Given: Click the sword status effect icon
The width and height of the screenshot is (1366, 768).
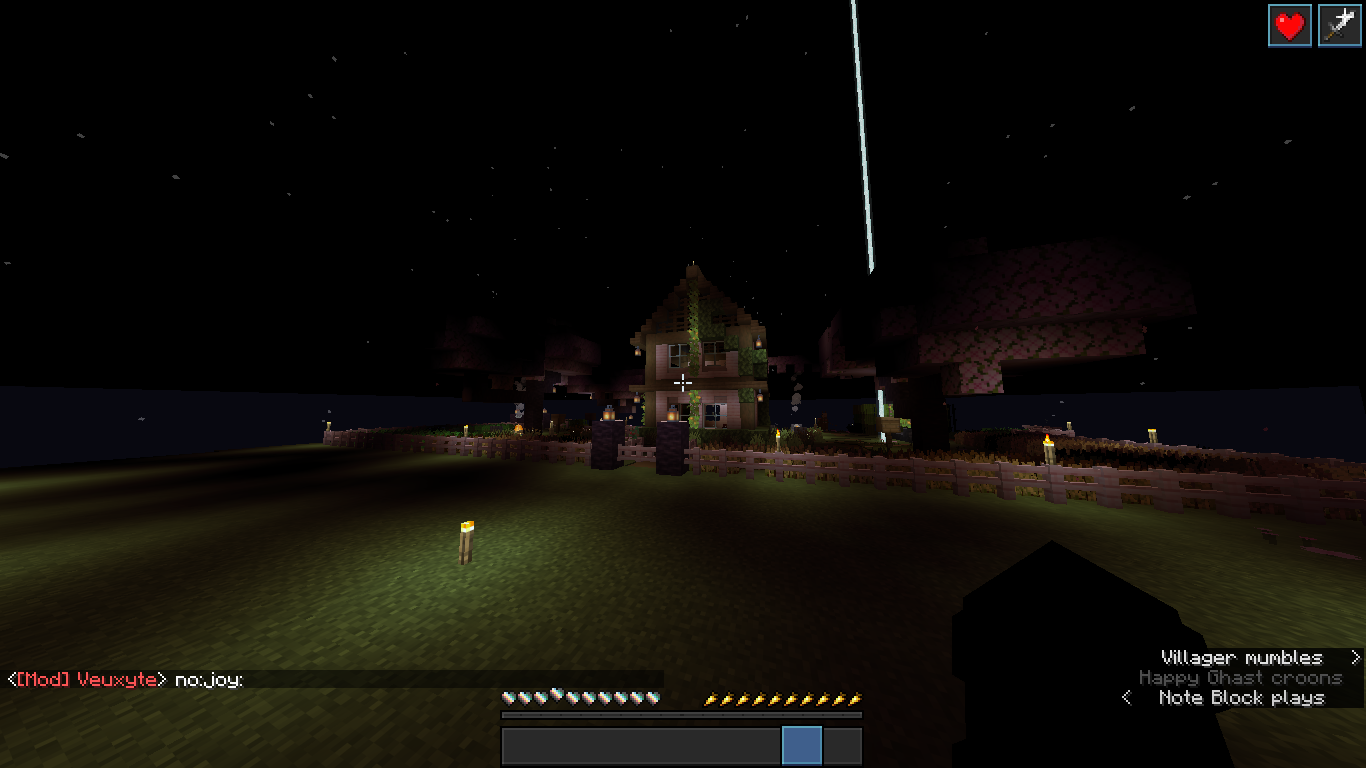Looking at the screenshot, I should tap(1339, 26).
